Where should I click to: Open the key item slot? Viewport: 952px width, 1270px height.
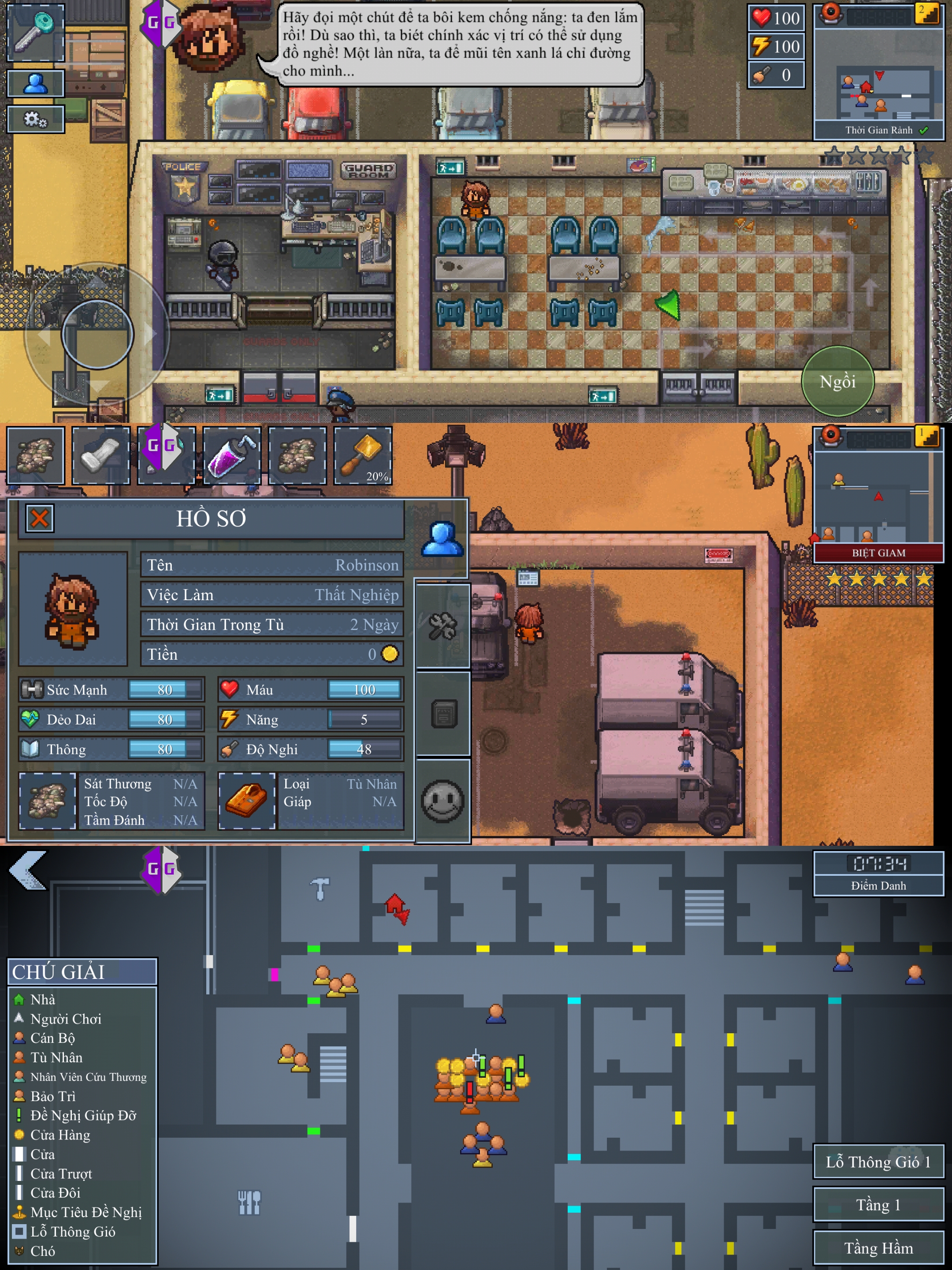click(36, 32)
